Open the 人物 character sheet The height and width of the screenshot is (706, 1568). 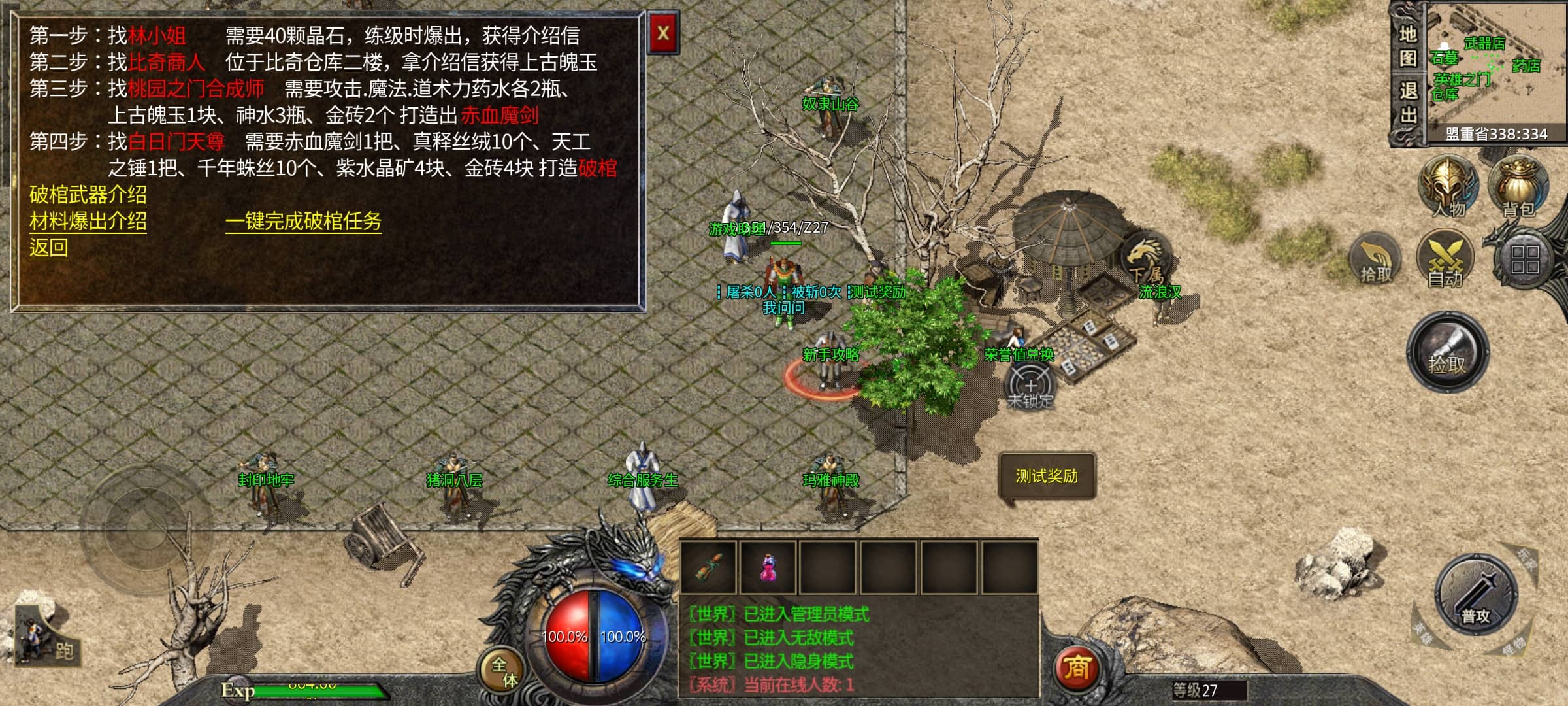click(1448, 188)
